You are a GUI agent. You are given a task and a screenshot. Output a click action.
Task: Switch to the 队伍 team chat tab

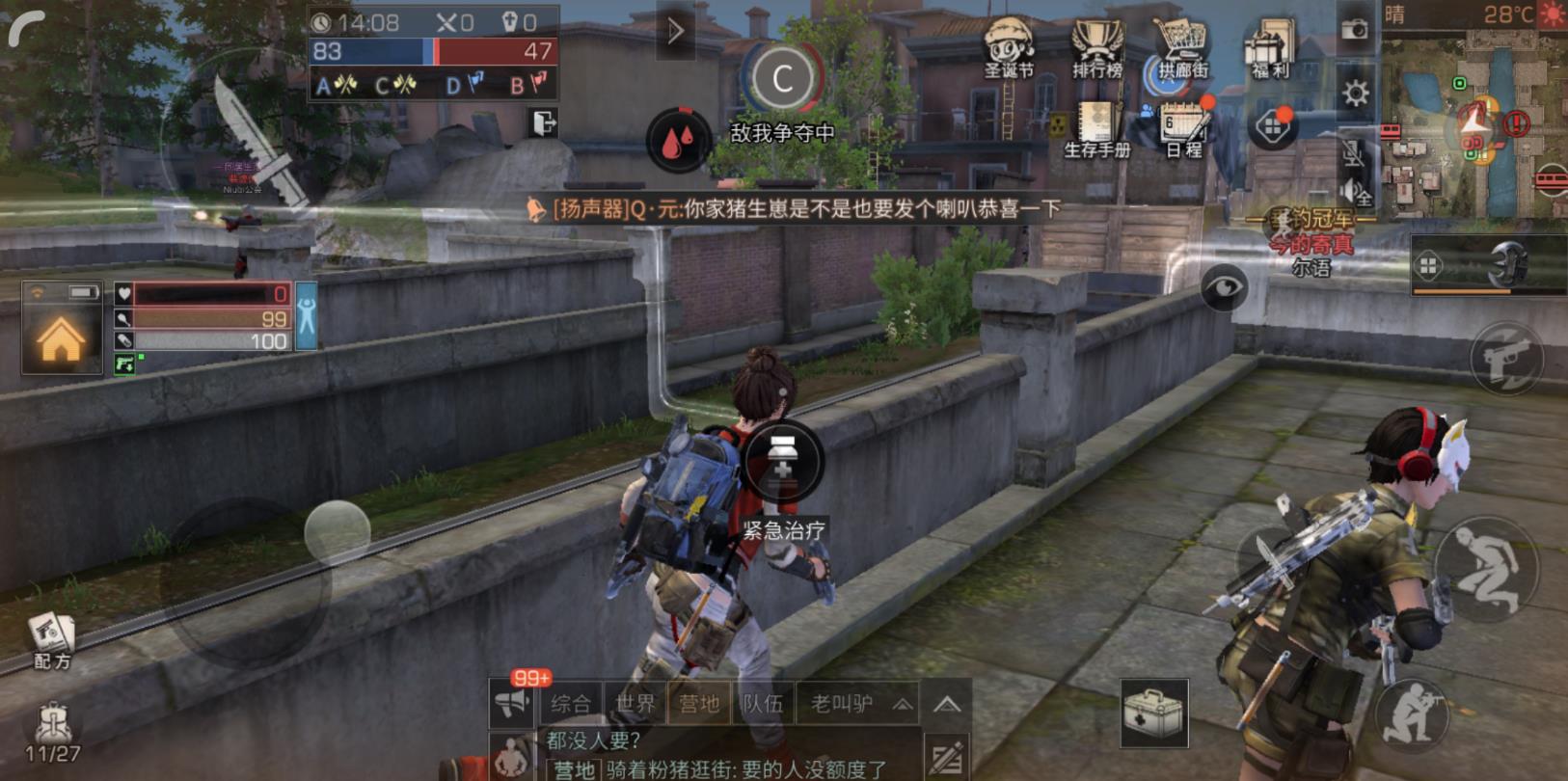coord(763,704)
